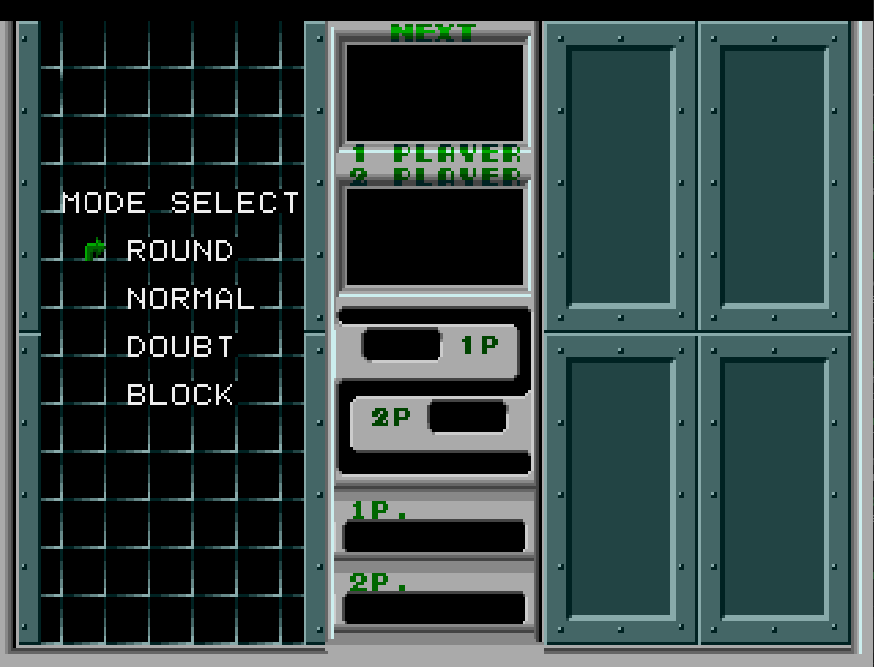Pick the DOUBT game mode
The height and width of the screenshot is (667, 874).
click(180, 346)
